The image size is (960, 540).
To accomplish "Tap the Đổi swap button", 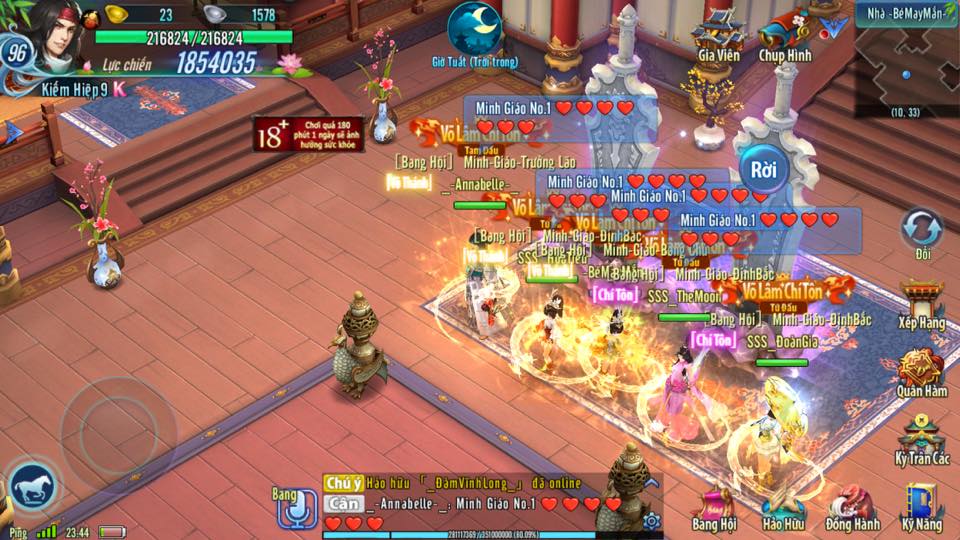I will pos(921,230).
